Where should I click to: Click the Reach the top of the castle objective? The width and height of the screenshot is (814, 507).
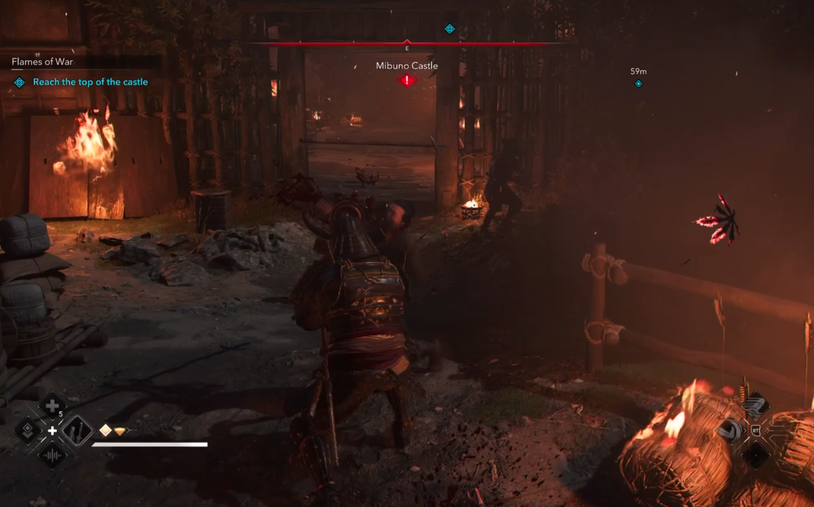90,82
